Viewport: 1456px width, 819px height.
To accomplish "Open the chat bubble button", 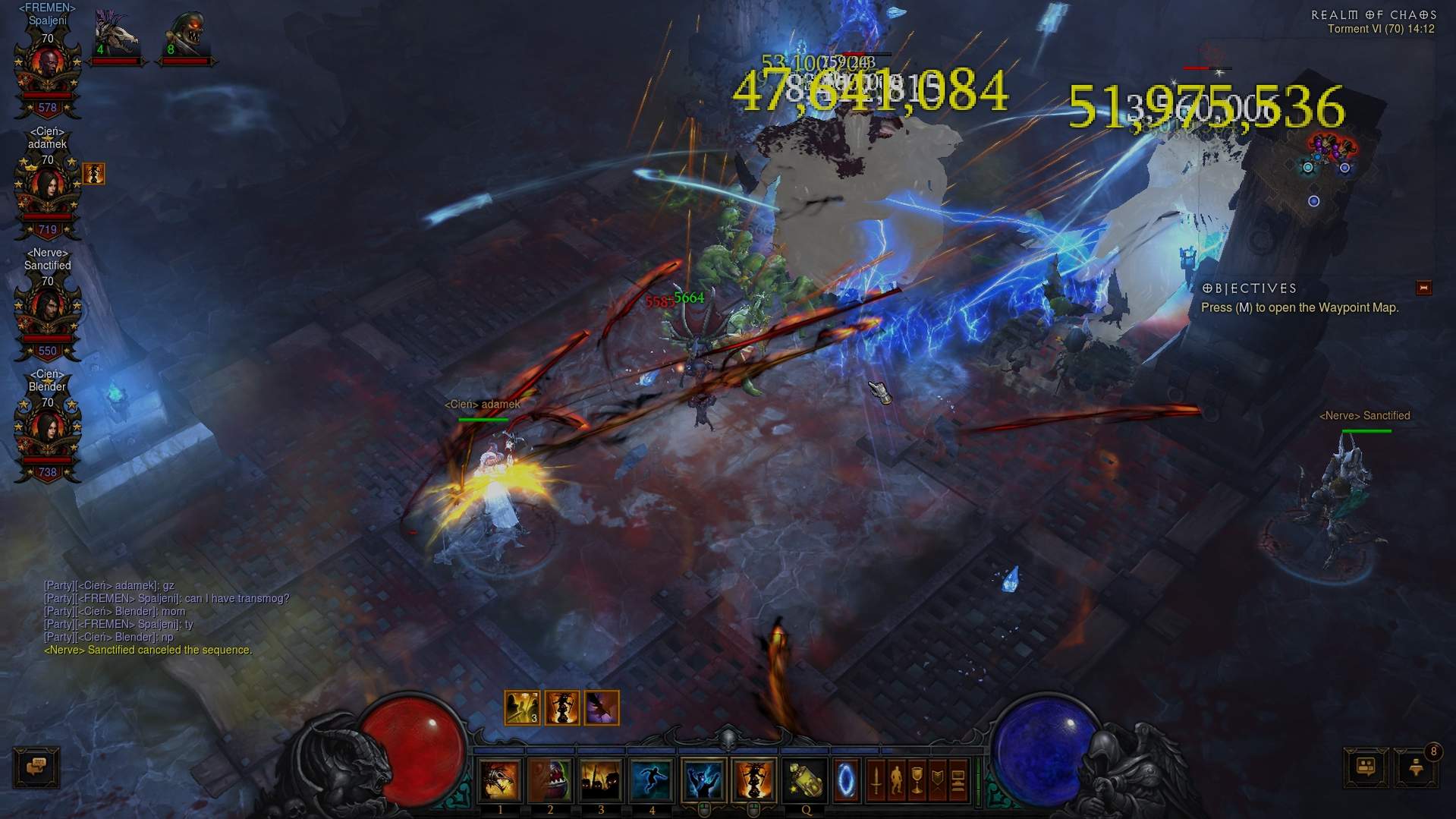I will point(36,767).
